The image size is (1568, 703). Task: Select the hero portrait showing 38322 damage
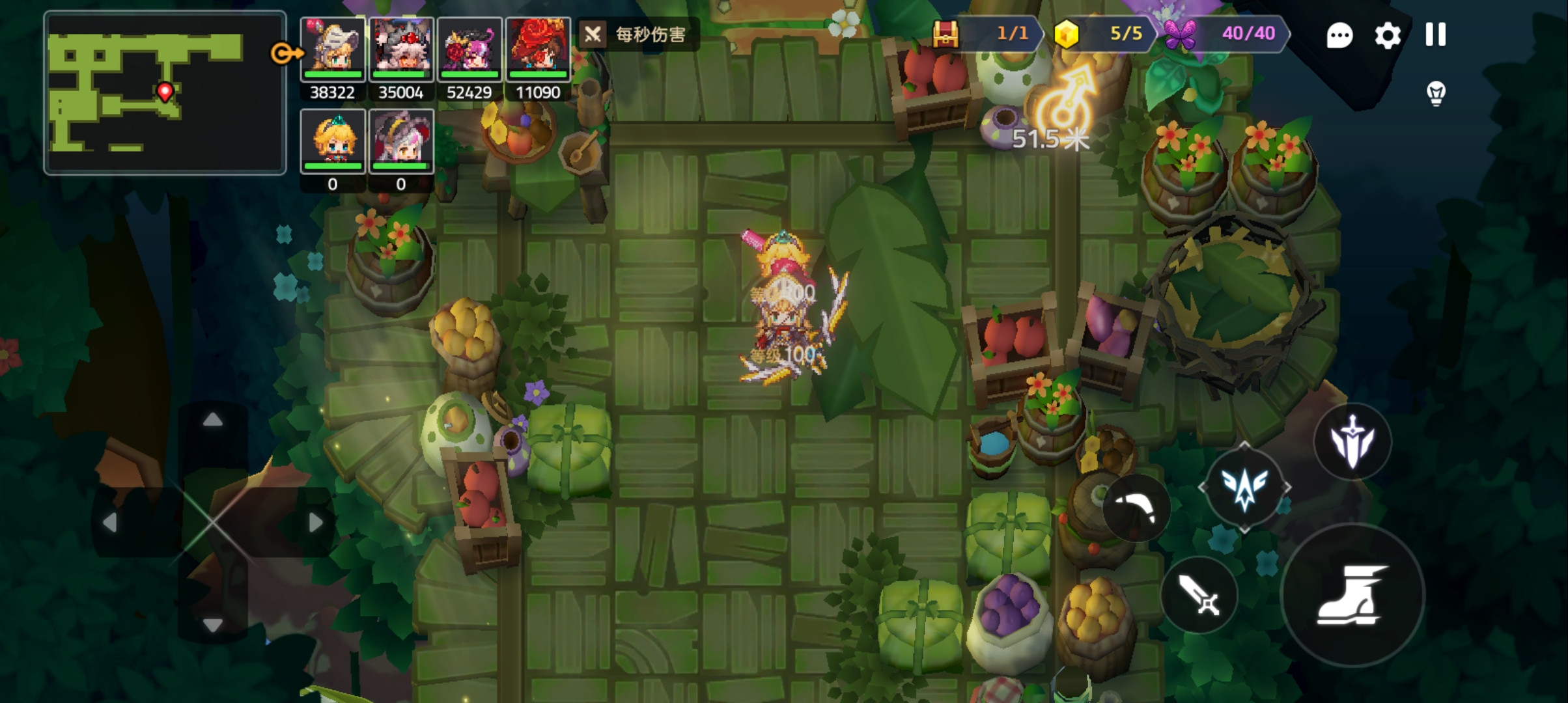pyautogui.click(x=333, y=49)
